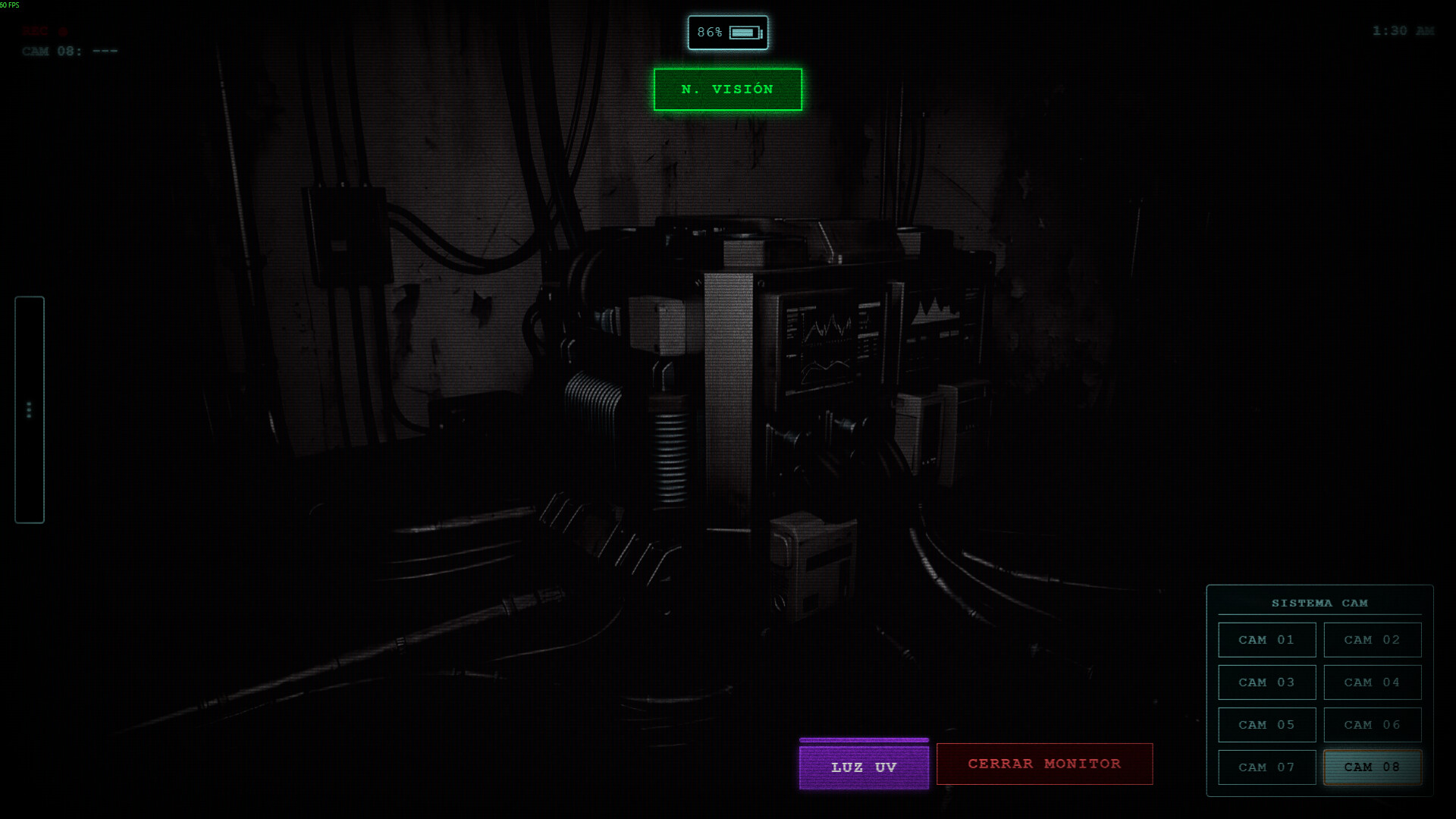Screen dimensions: 1456x819
Task: Click the 1:30 AM clock display
Action: pyautogui.click(x=1404, y=31)
